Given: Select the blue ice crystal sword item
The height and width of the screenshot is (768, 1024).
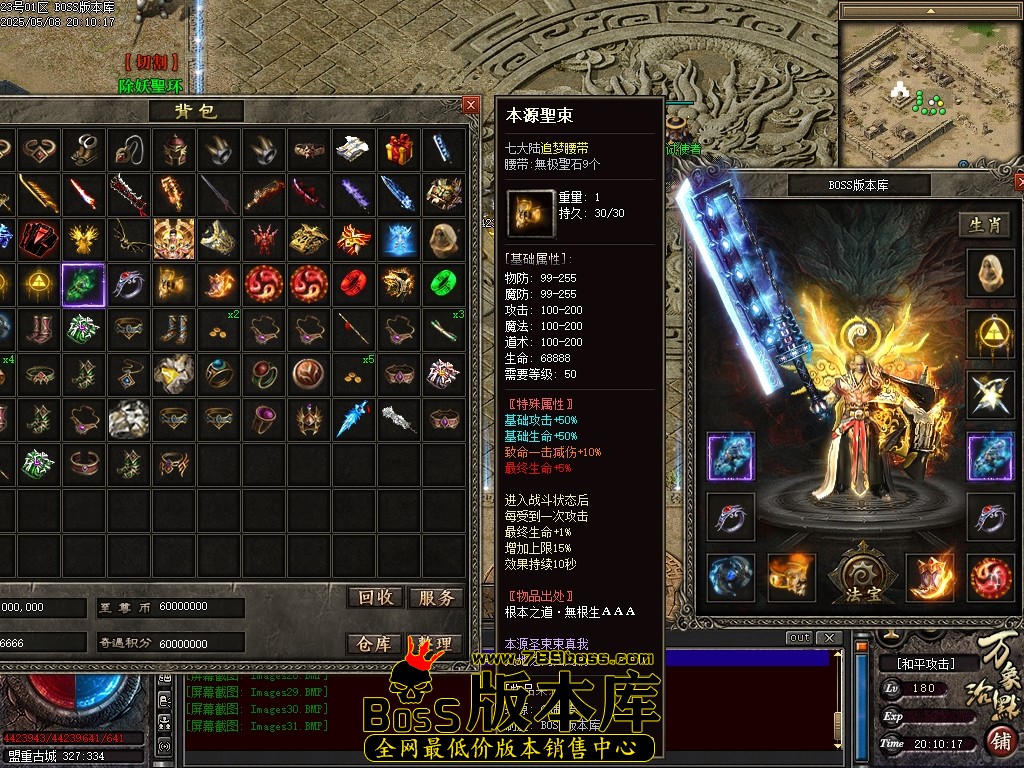Looking at the screenshot, I should [x=354, y=418].
